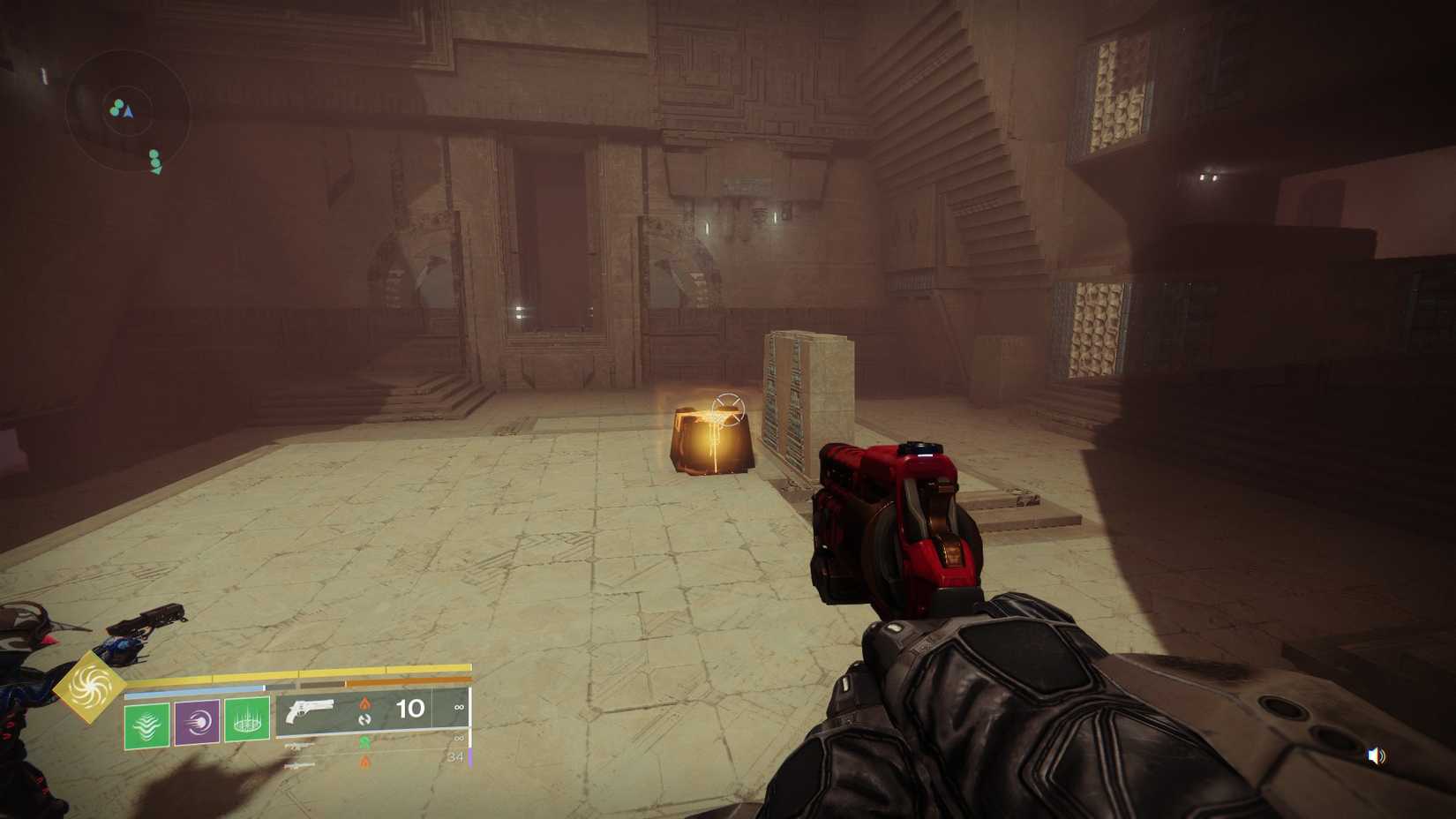Screen dimensions: 1456x819
Task: Select the purple melee ability icon
Action: (x=196, y=722)
